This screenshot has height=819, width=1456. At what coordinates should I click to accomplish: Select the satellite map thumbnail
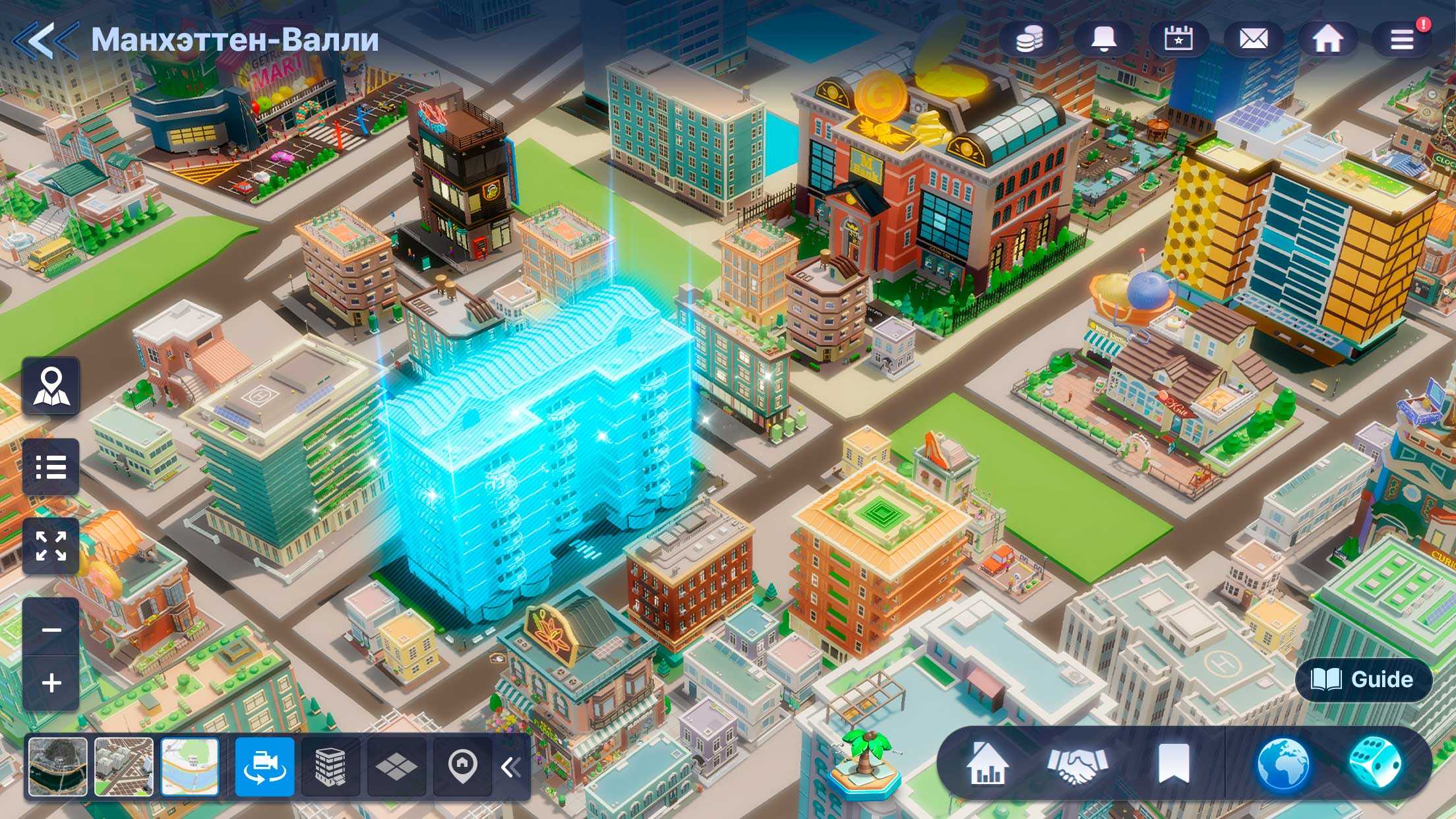[58, 766]
